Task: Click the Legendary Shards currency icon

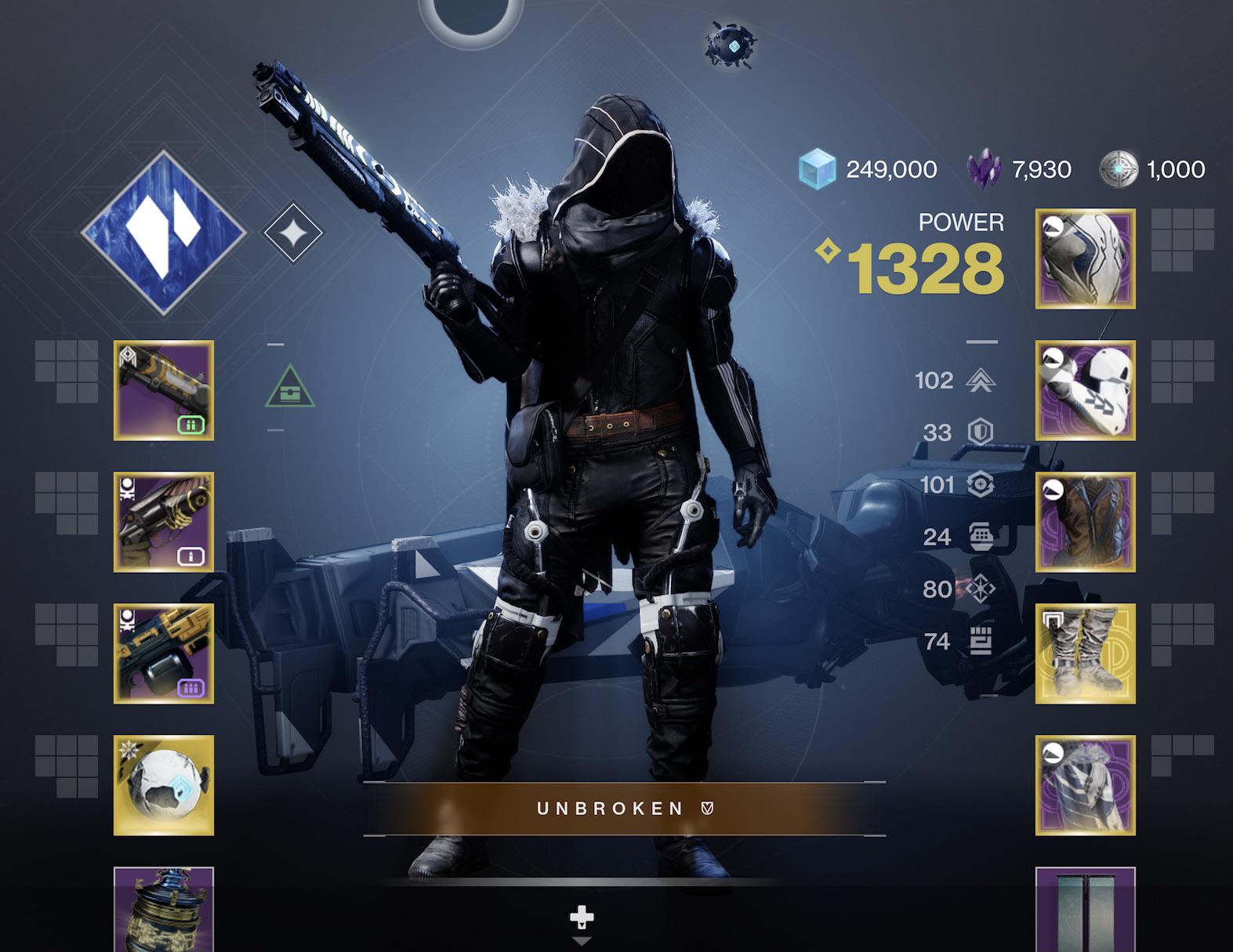Action: [x=986, y=167]
